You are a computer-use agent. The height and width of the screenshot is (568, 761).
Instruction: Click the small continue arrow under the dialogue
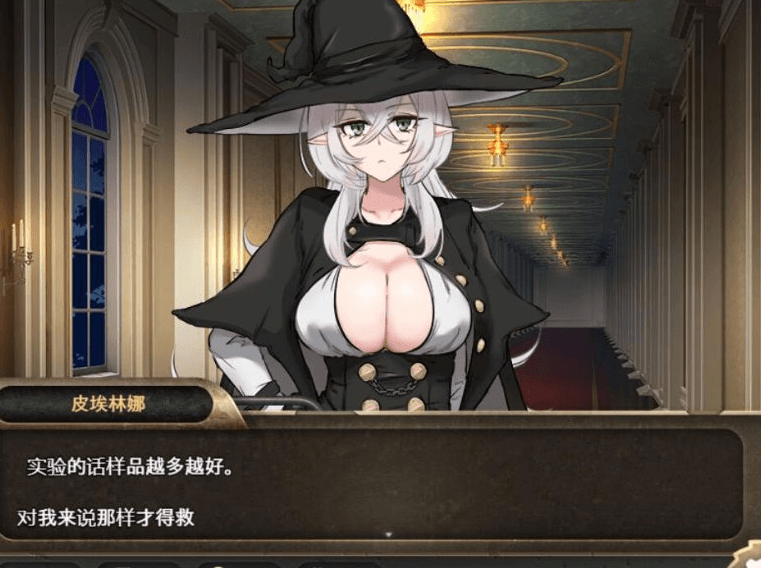pos(388,535)
